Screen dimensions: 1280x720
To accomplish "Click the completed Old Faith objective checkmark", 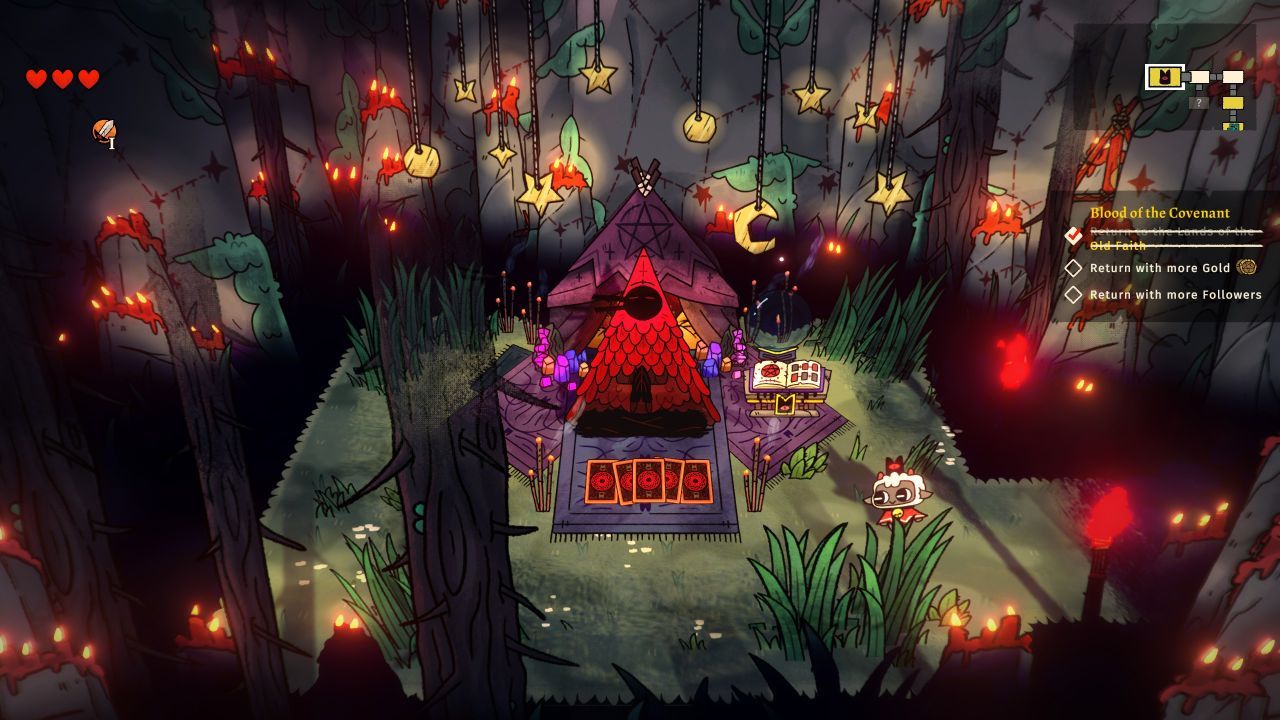I will point(1074,236).
